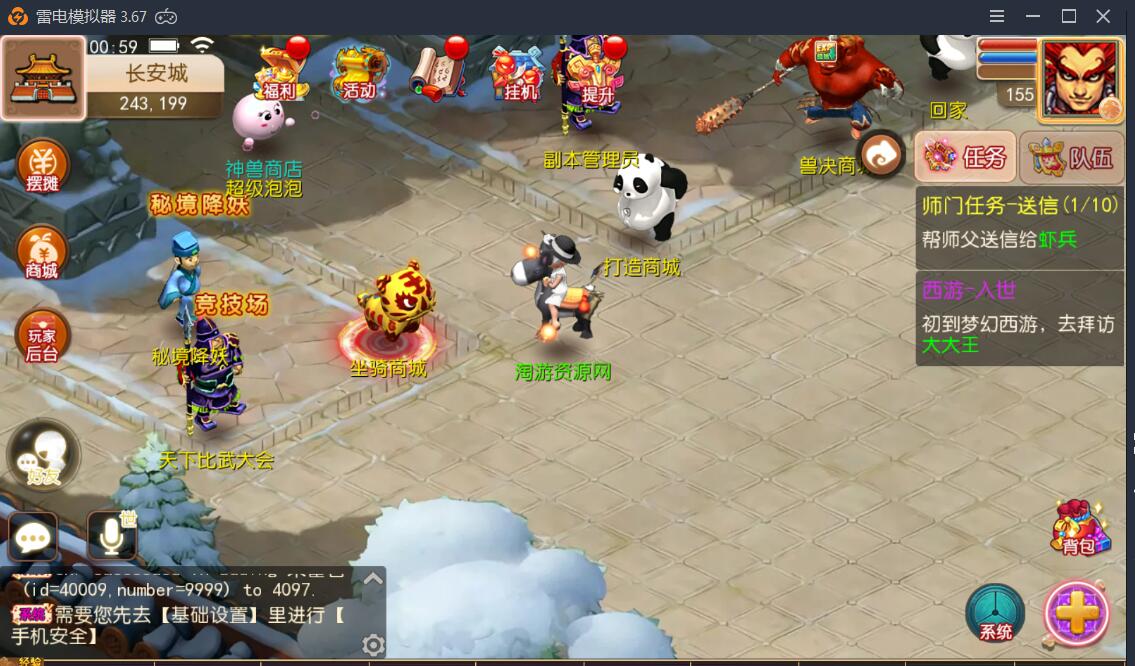The width and height of the screenshot is (1135, 666).
Task: Select the 西游-入世 quest entry
Action: pyautogui.click(x=1019, y=317)
